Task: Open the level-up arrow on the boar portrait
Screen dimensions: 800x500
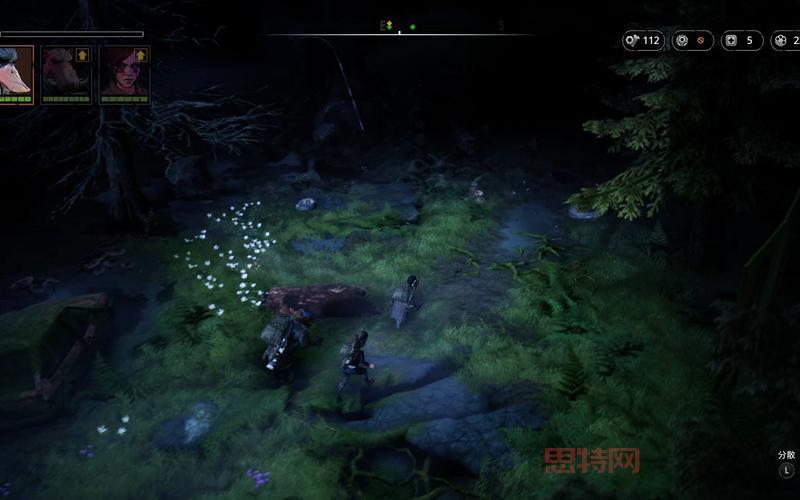Action: click(x=82, y=55)
